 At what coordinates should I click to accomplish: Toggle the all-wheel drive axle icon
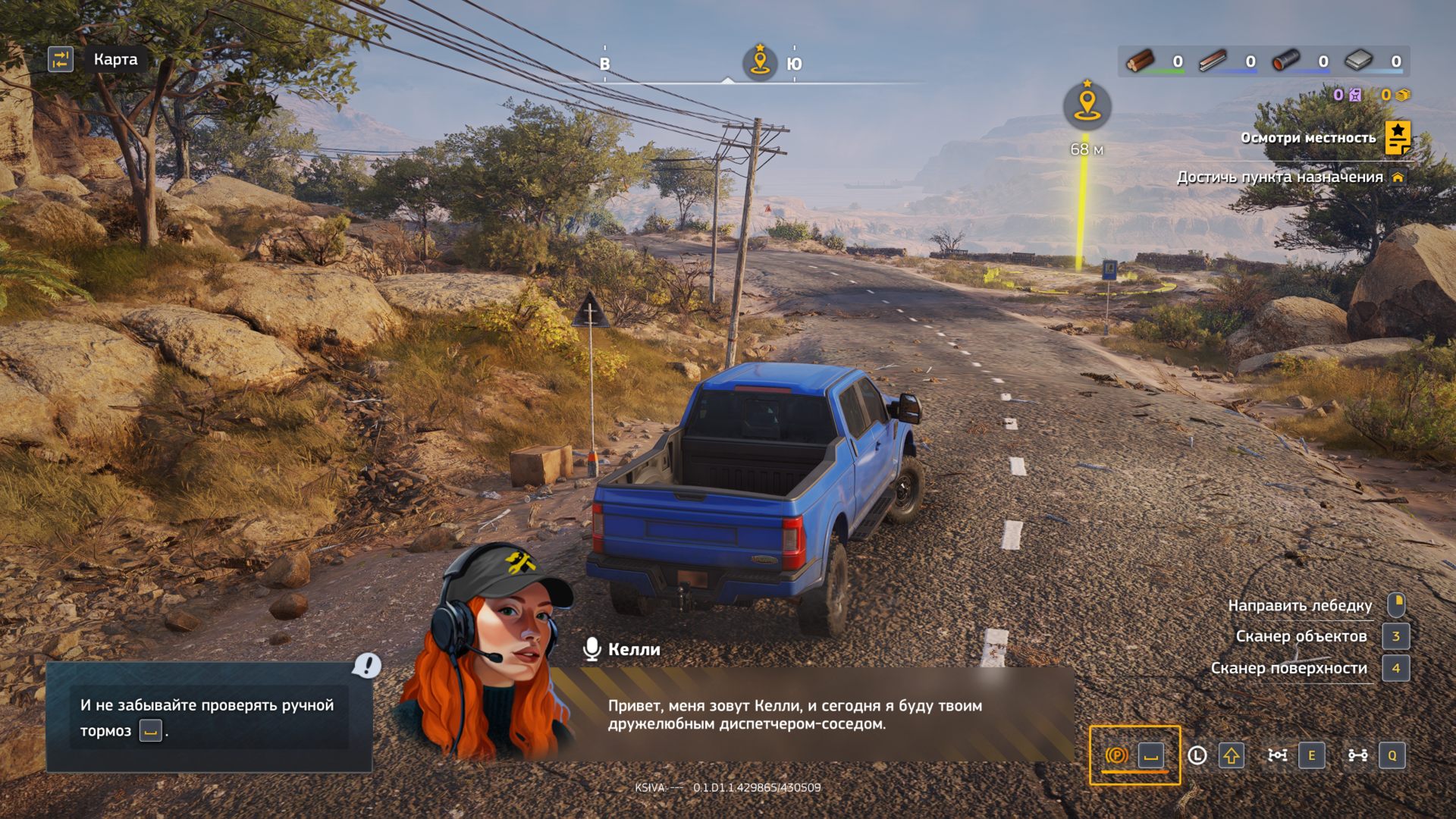[x=1357, y=755]
